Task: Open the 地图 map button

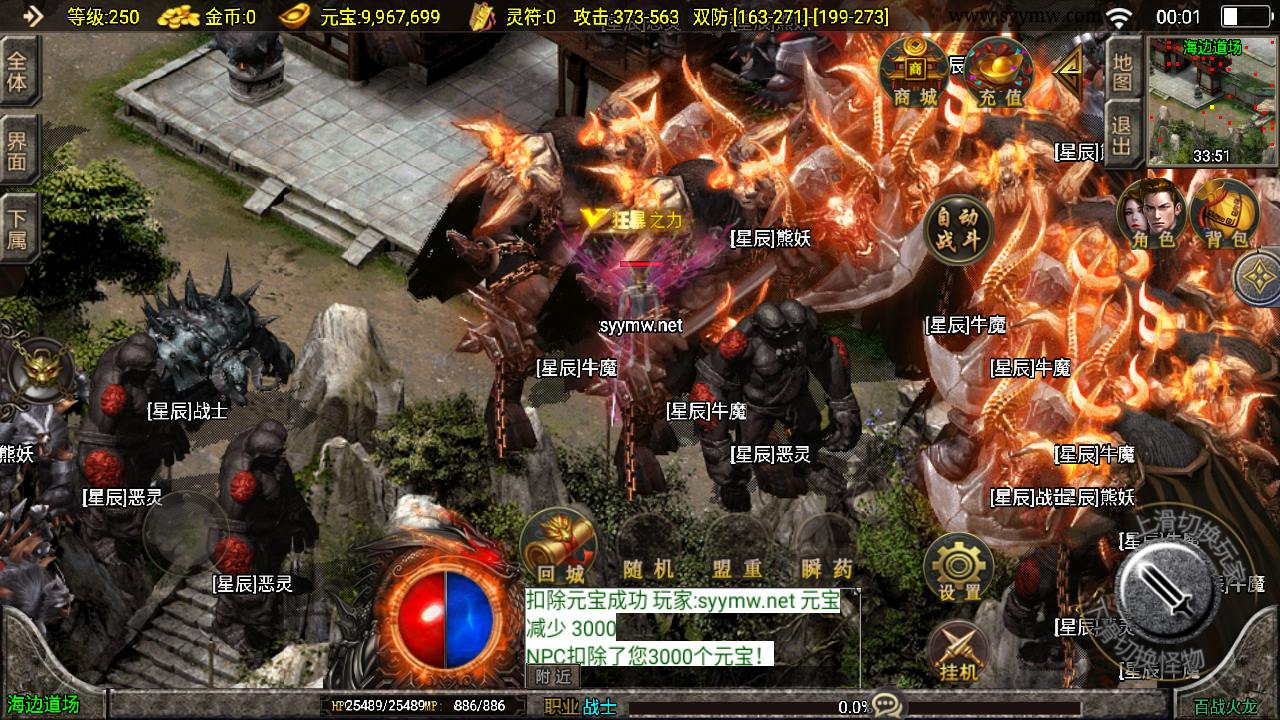Action: 1123,70
